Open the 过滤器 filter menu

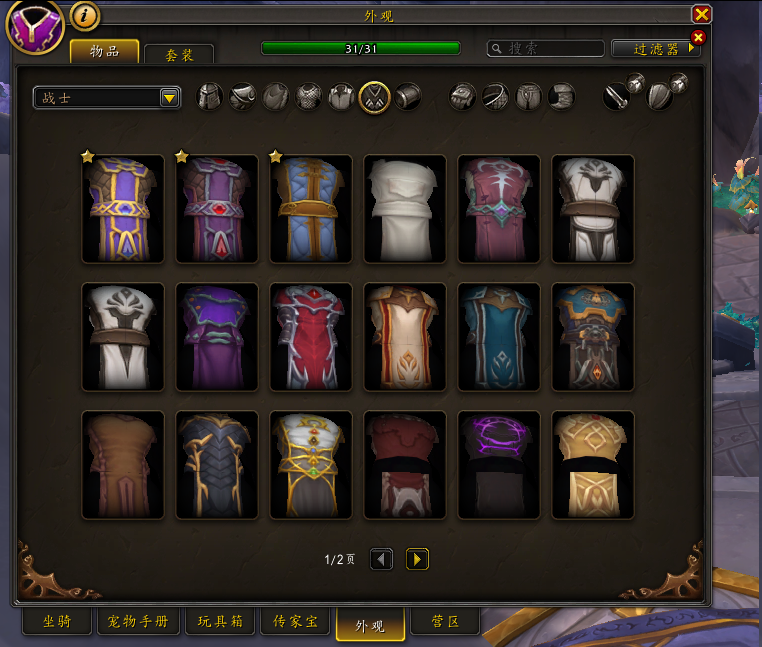tap(654, 48)
